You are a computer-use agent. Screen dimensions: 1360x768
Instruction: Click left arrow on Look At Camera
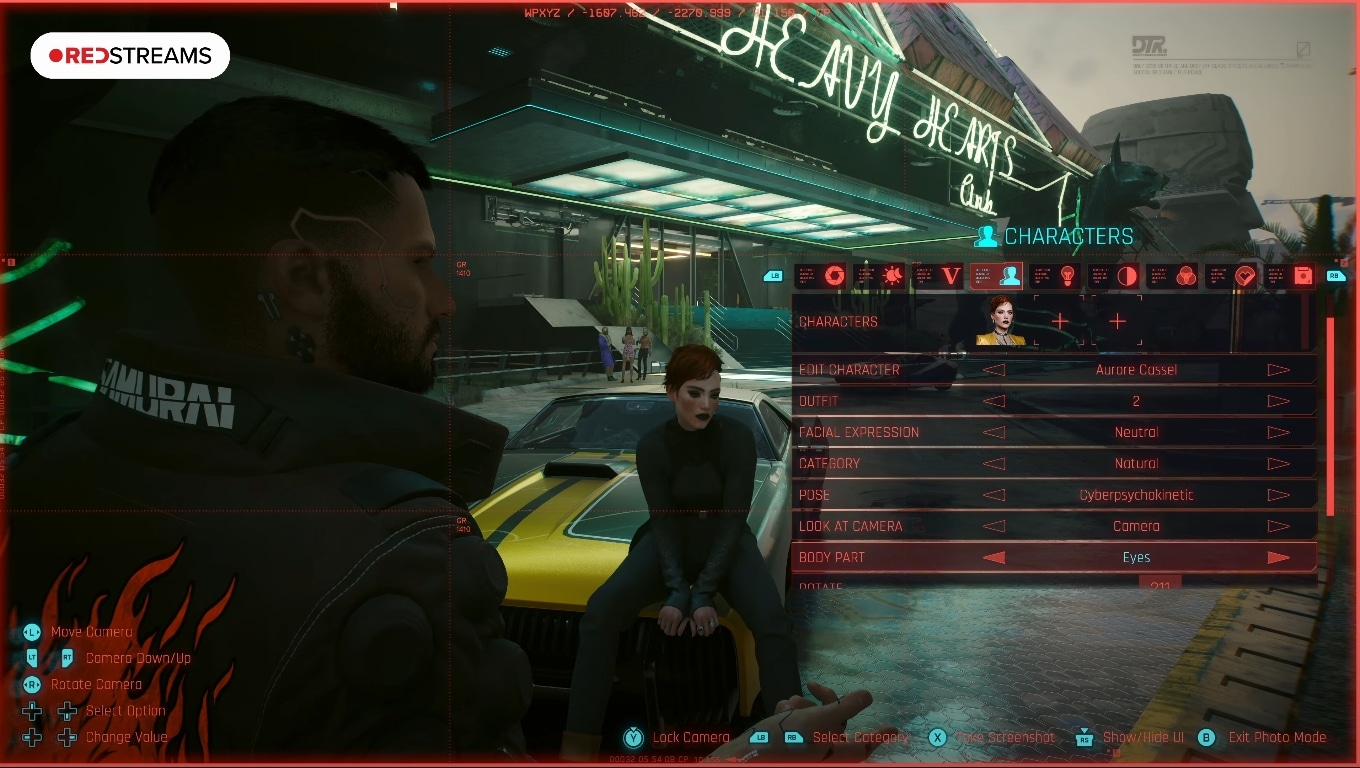click(x=993, y=526)
